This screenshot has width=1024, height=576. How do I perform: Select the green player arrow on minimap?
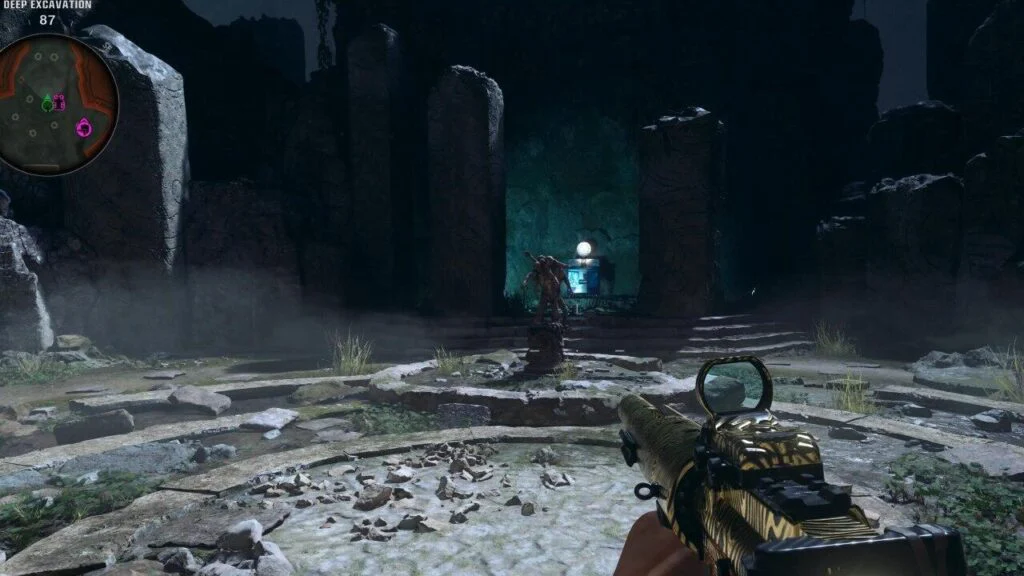click(x=47, y=102)
